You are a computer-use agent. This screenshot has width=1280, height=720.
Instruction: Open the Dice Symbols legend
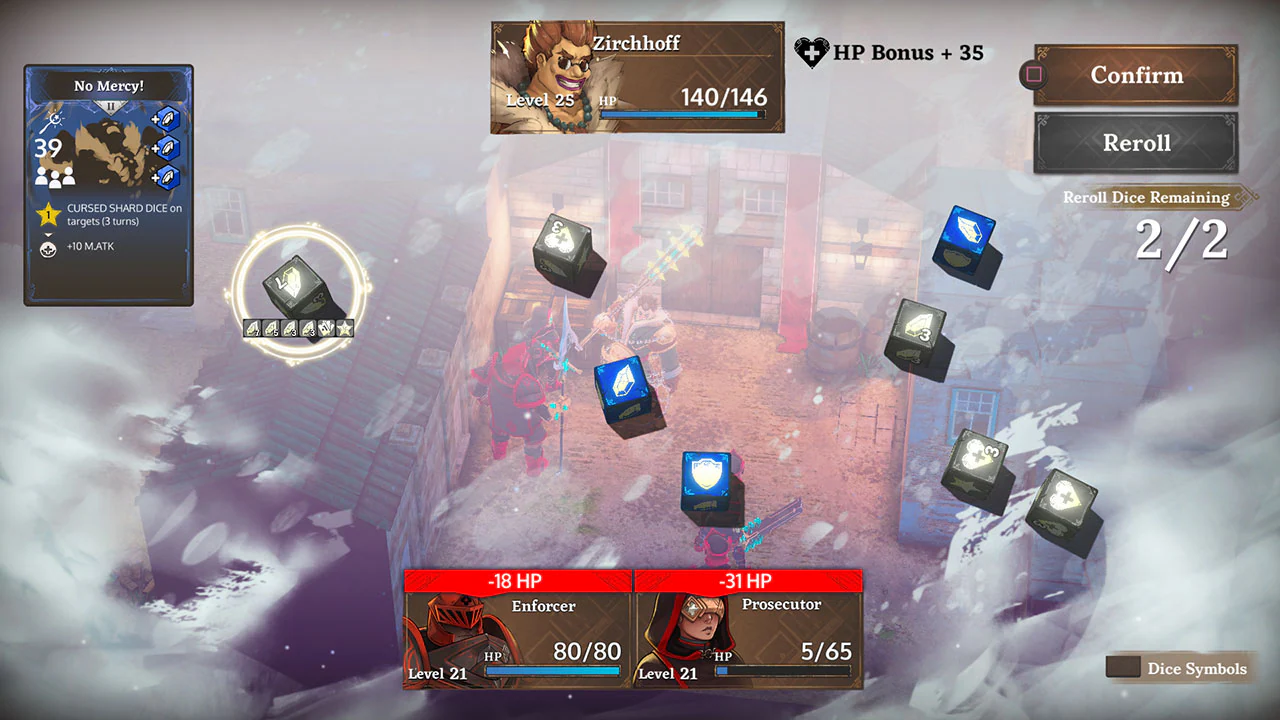(1178, 668)
